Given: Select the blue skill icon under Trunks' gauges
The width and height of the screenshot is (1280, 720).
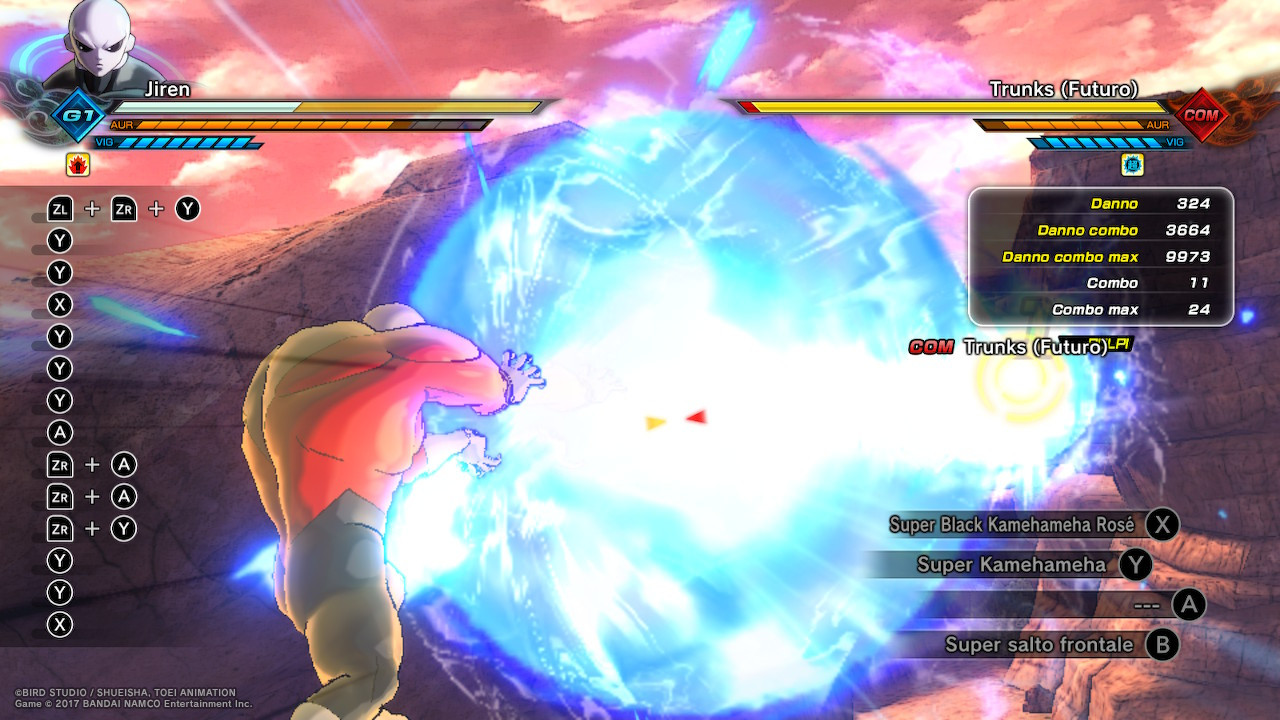Looking at the screenshot, I should pos(1134,163).
